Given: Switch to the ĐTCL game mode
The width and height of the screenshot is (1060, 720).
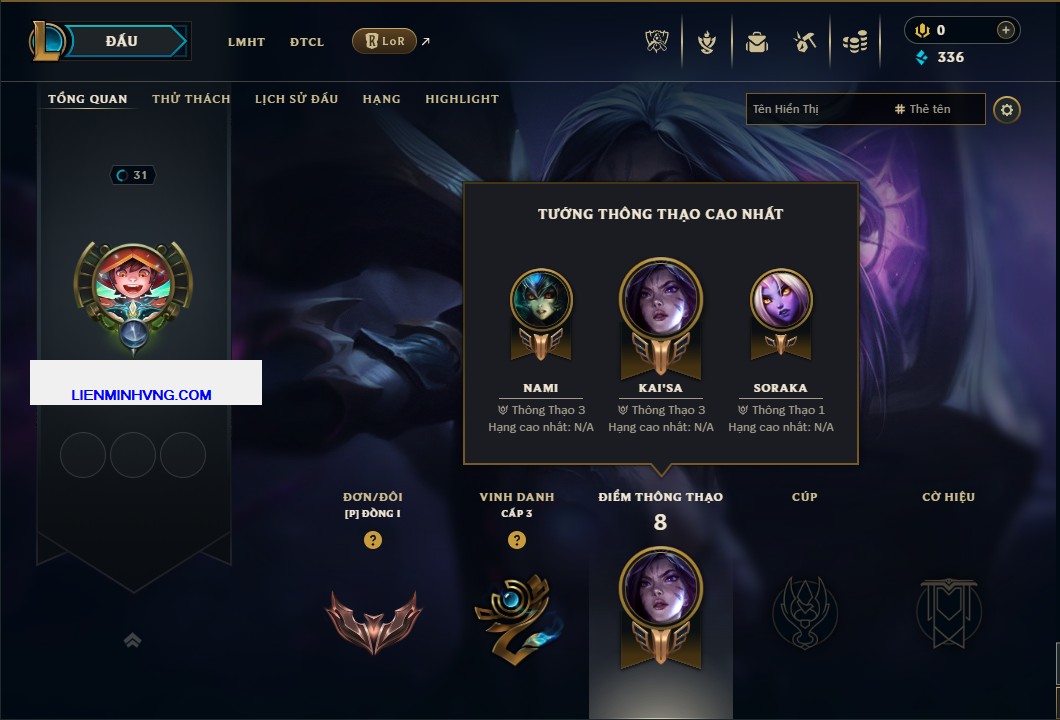Looking at the screenshot, I should point(307,42).
